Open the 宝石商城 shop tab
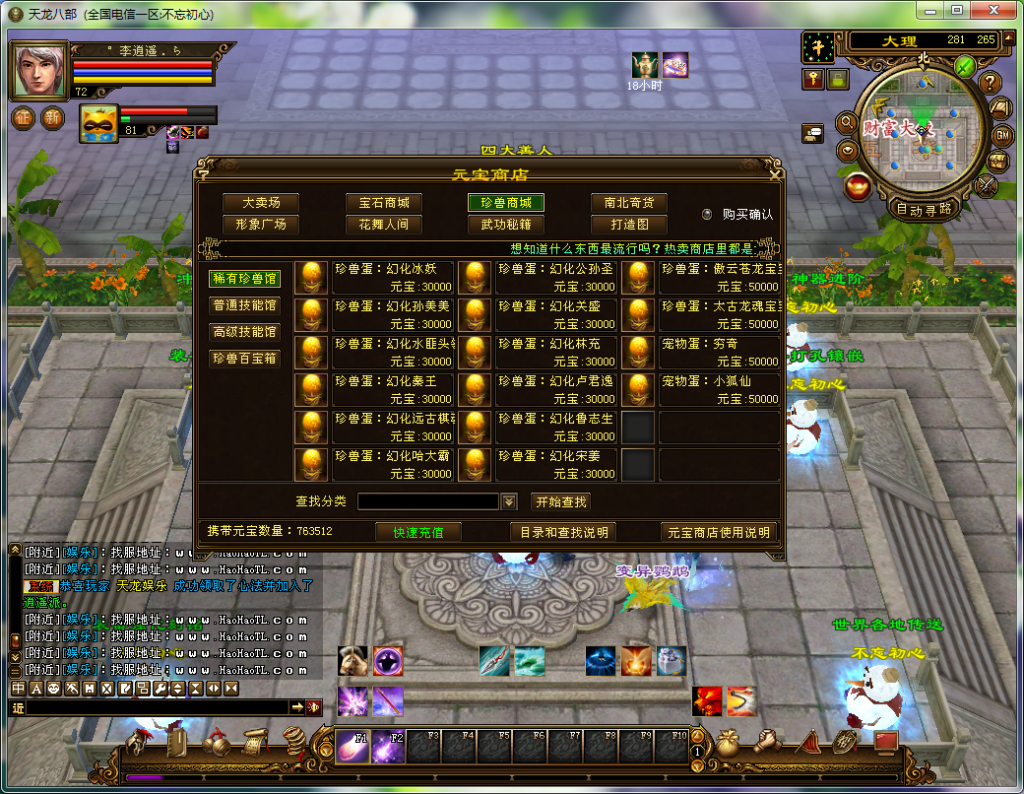The height and width of the screenshot is (794, 1024). pyautogui.click(x=384, y=203)
